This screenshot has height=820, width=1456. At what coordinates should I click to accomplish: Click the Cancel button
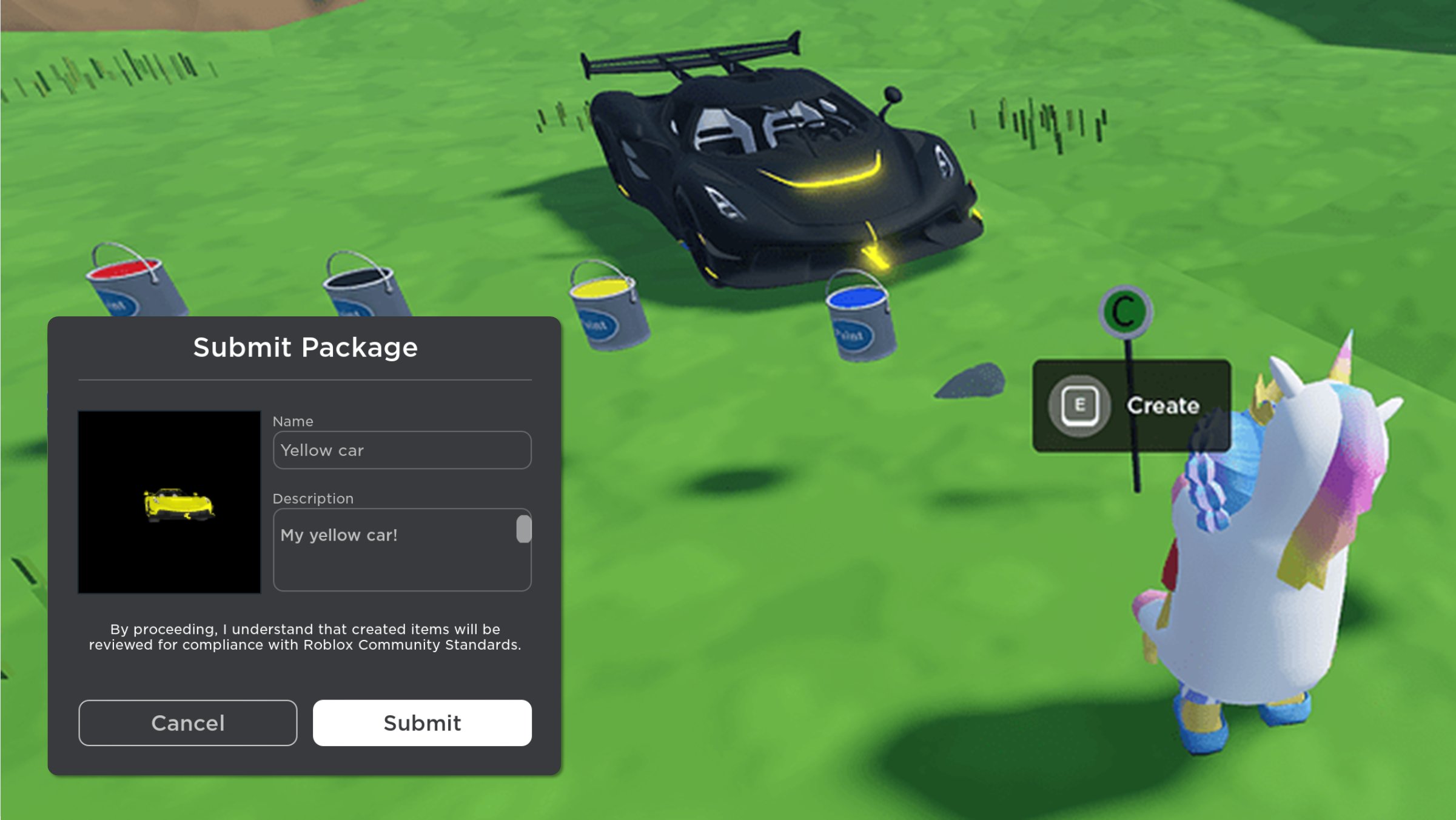tap(187, 722)
